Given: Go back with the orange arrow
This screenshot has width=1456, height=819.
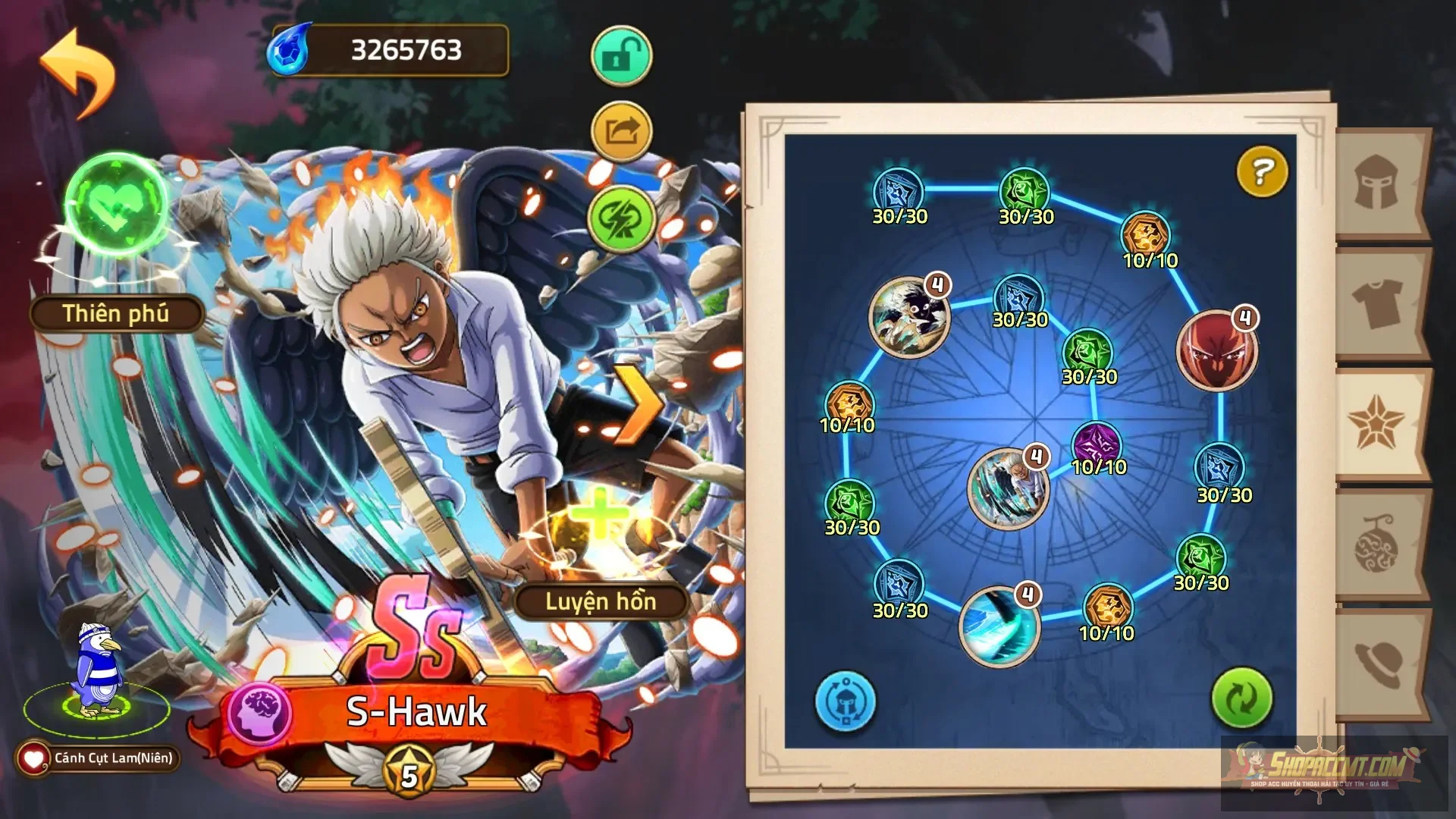Looking at the screenshot, I should tap(77, 72).
